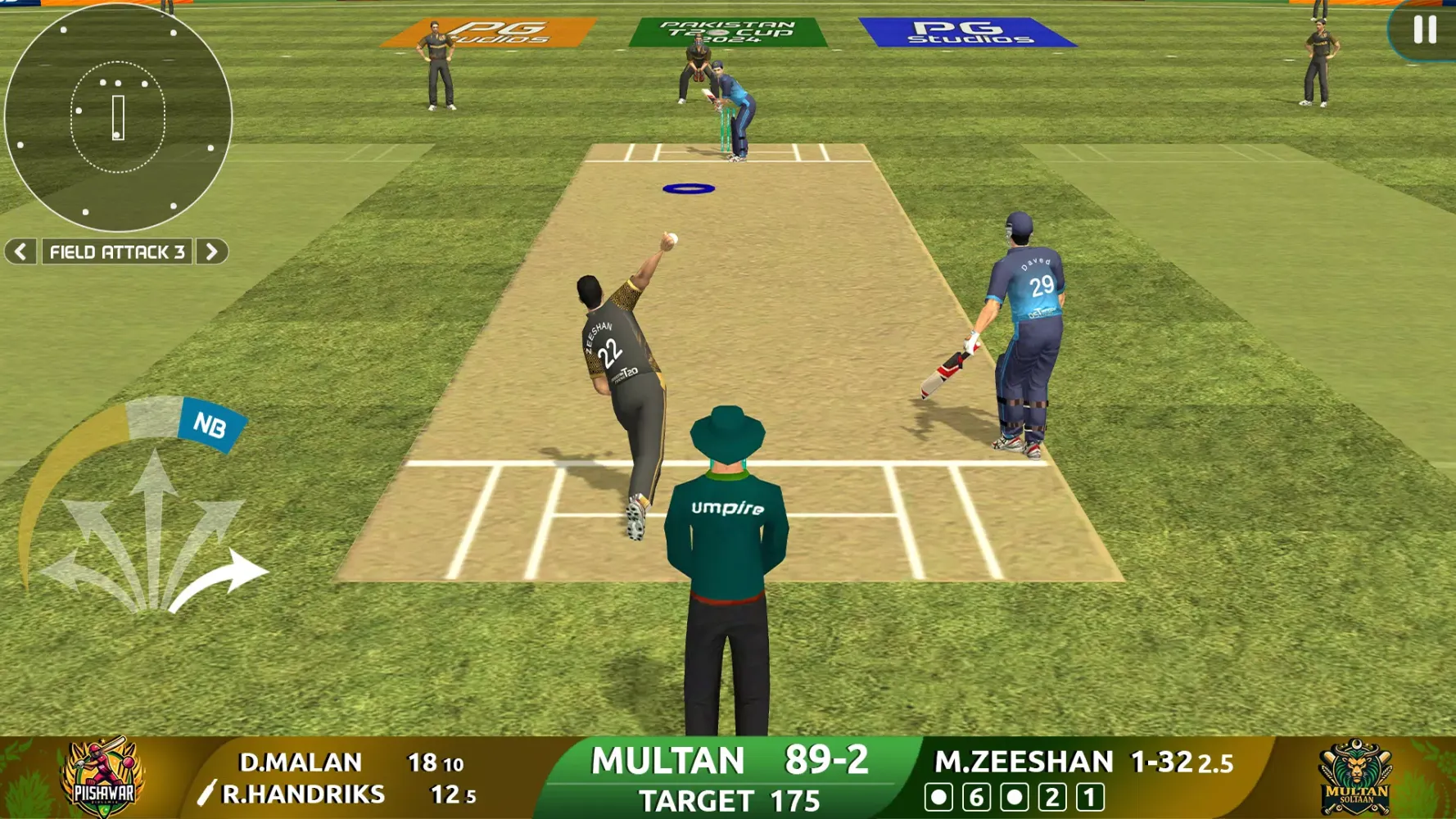Tap the ball marker on the pitch
Screen dimensions: 1456x819
pos(690,187)
